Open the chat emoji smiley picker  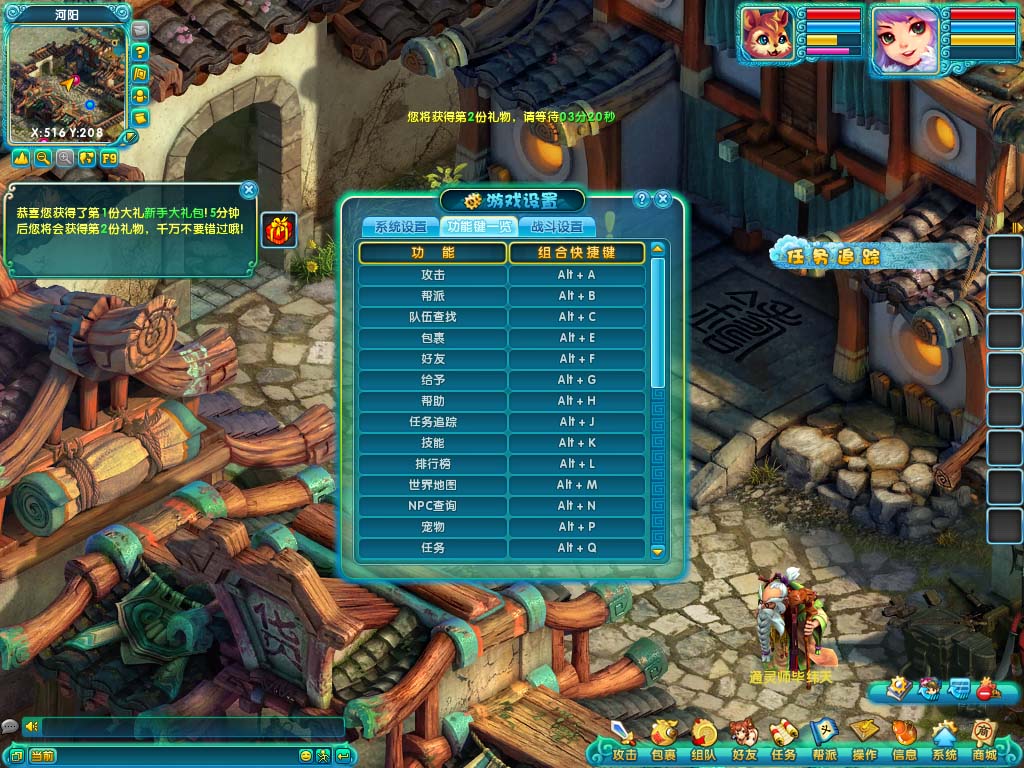pyautogui.click(x=306, y=755)
